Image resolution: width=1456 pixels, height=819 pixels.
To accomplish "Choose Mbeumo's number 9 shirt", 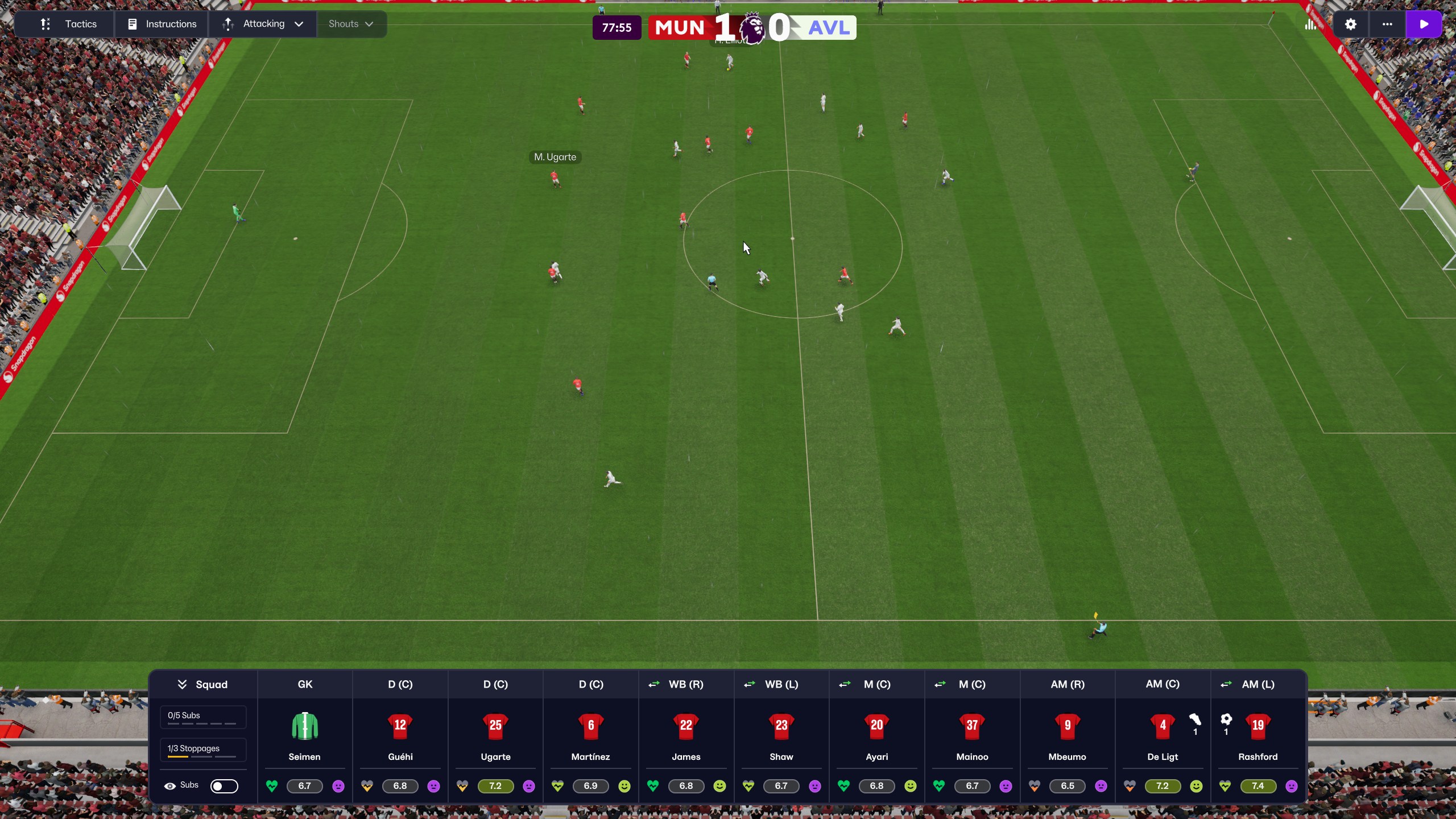I will click(1068, 726).
